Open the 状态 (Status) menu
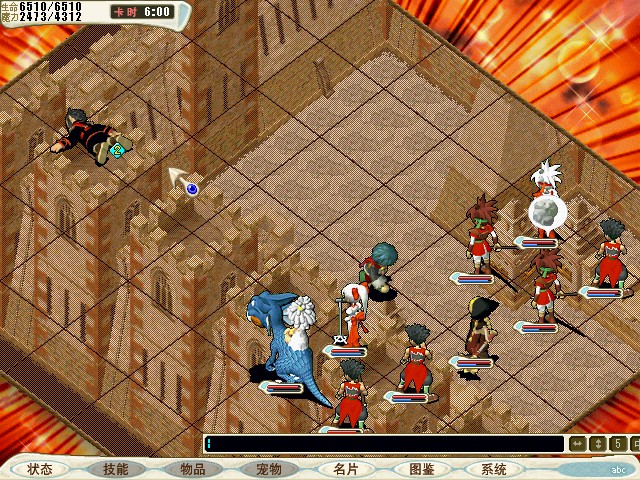640x480 pixels. click(41, 469)
